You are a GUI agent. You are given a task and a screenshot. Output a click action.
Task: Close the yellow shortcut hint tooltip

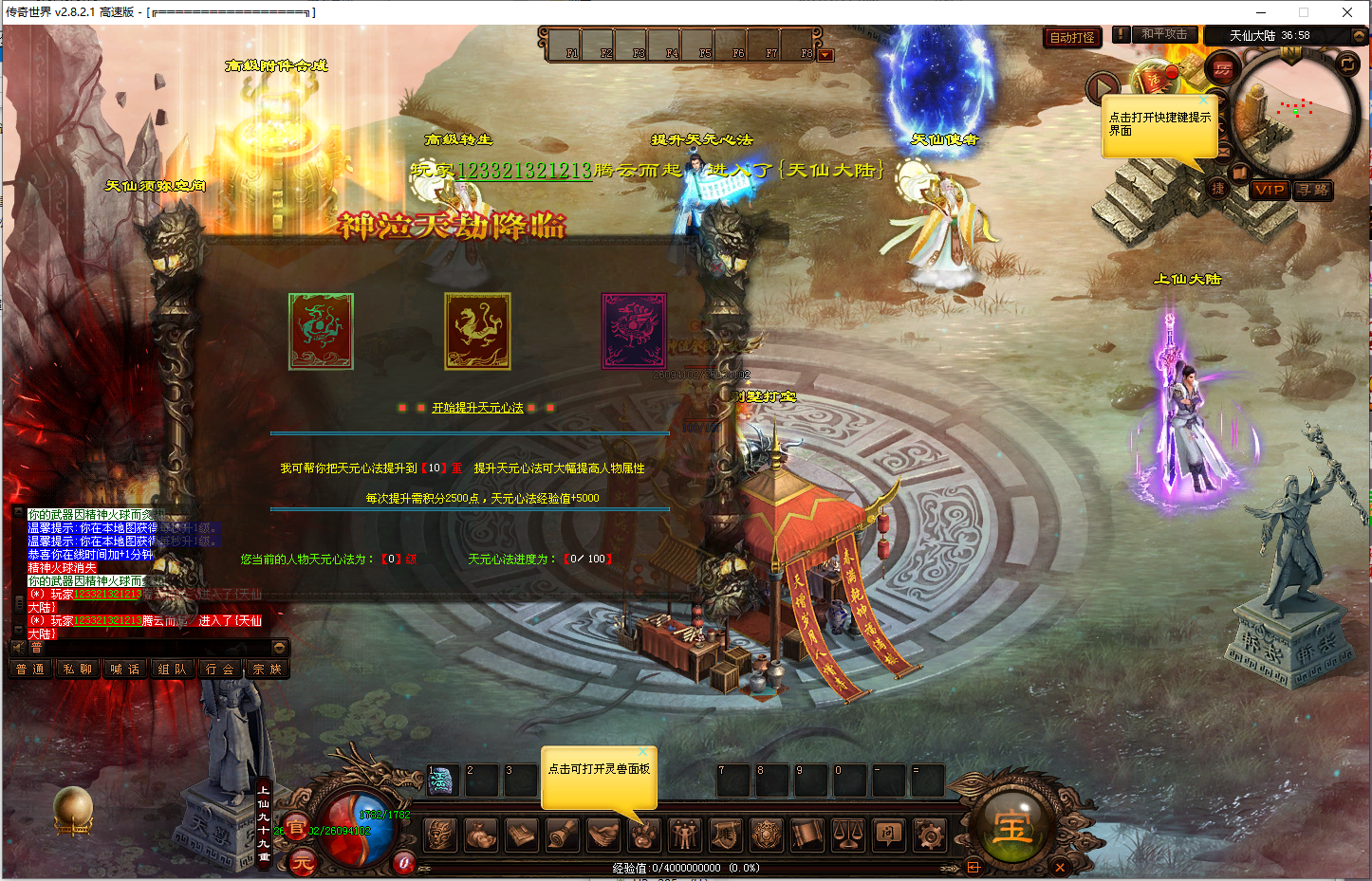point(1204,100)
